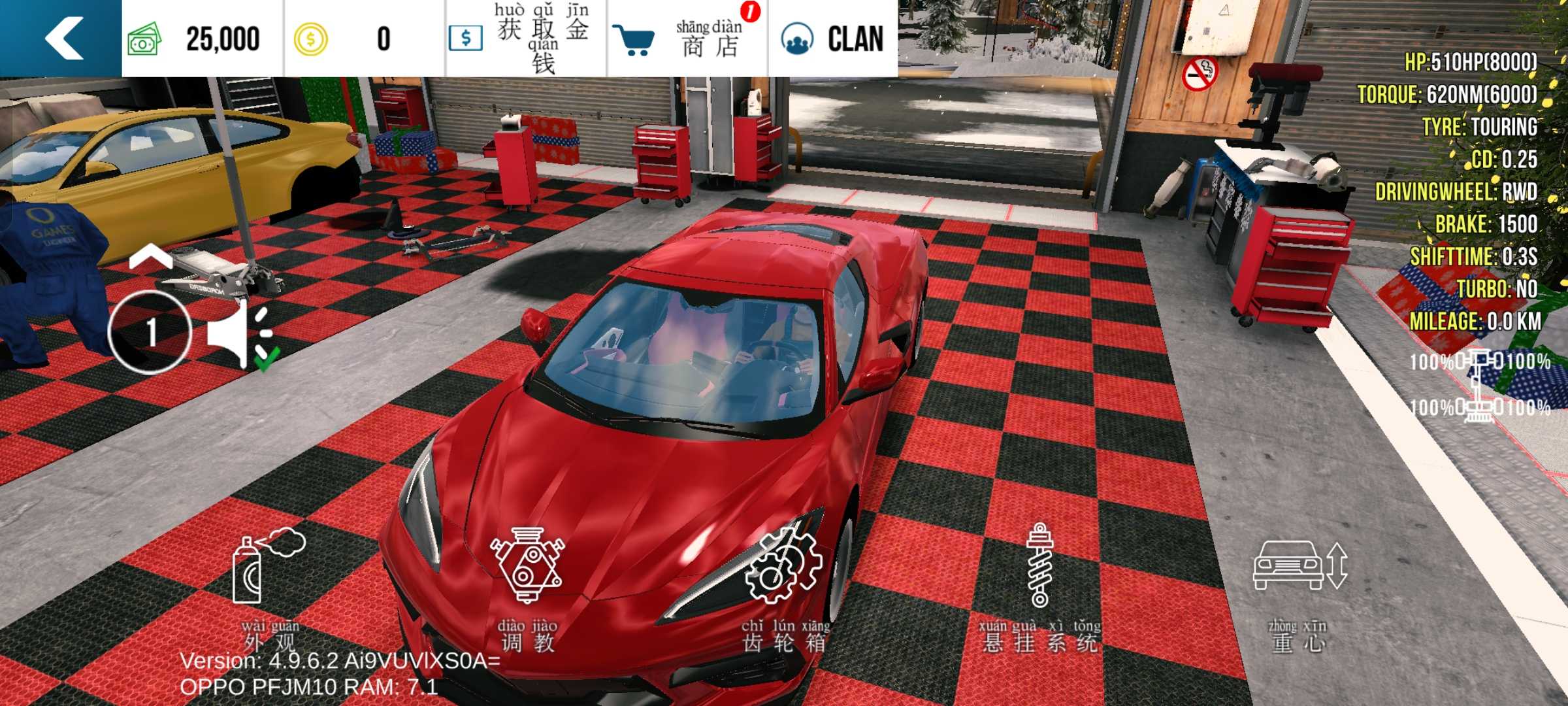Open the CLAN menu
1568x706 pixels.
point(833,38)
